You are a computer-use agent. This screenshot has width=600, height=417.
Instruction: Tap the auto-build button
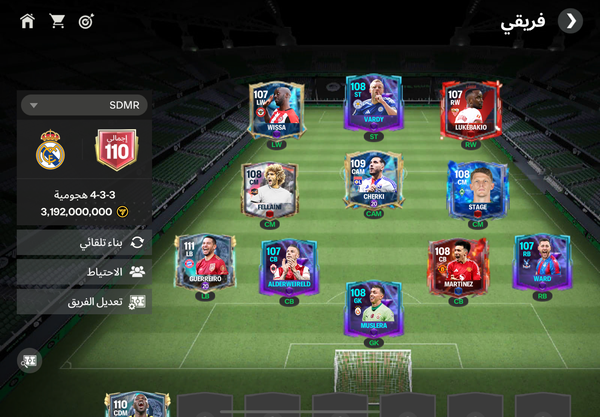pyautogui.click(x=84, y=243)
